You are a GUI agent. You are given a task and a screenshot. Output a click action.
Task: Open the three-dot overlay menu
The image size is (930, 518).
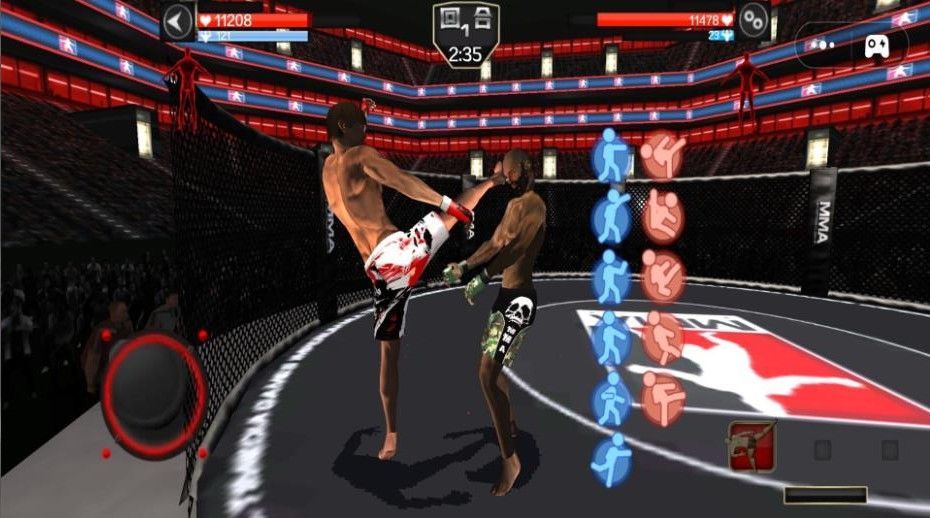coord(818,44)
